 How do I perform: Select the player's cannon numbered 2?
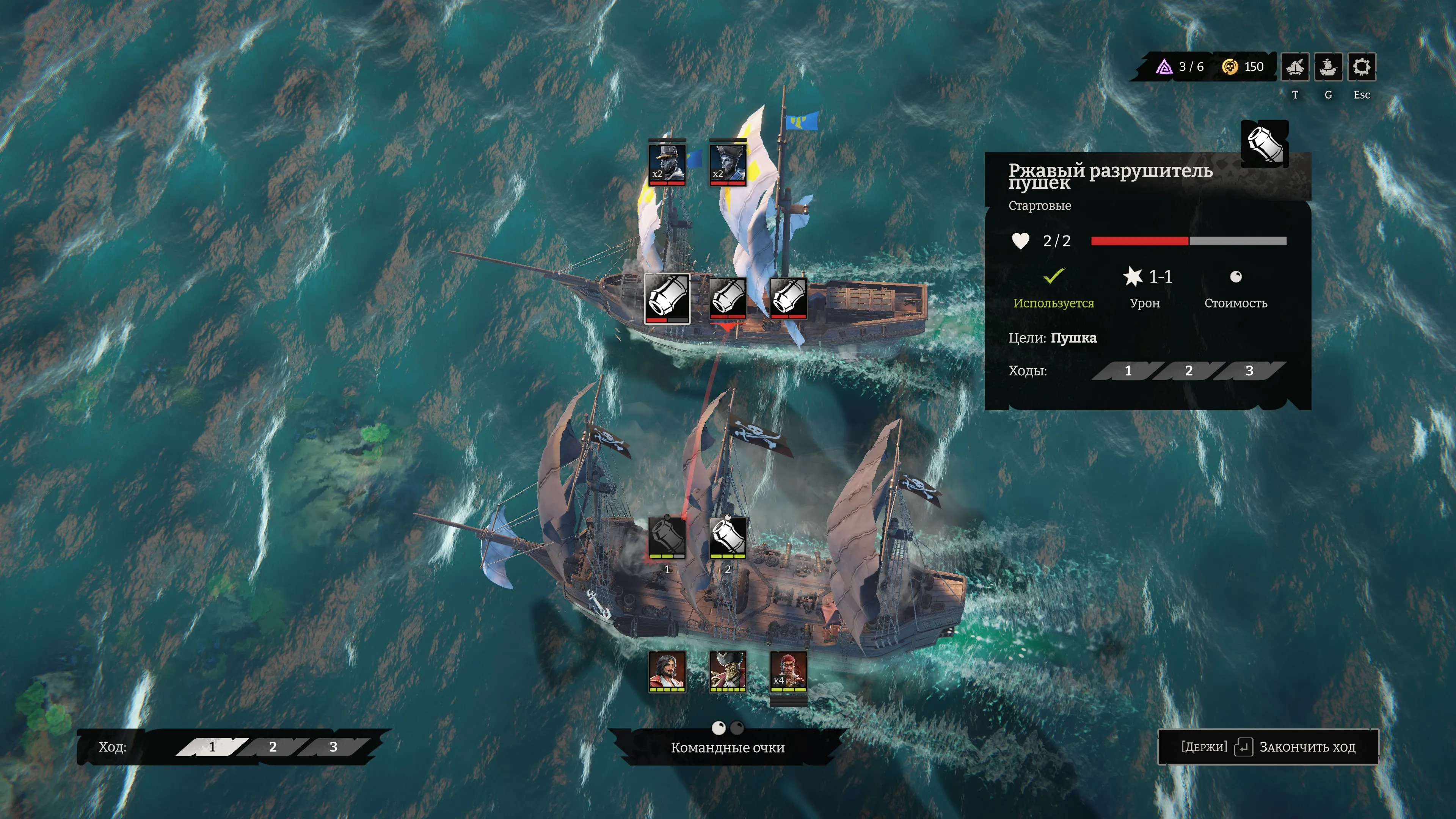pos(728,537)
